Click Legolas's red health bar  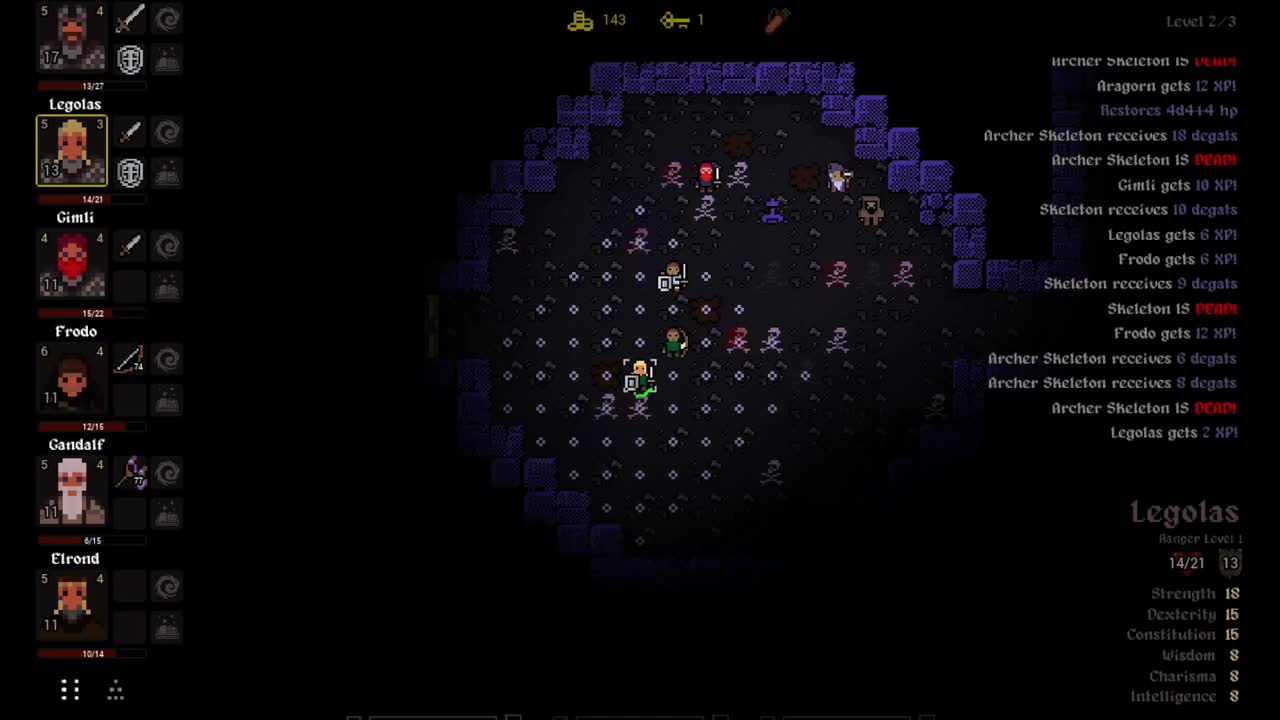point(71,198)
